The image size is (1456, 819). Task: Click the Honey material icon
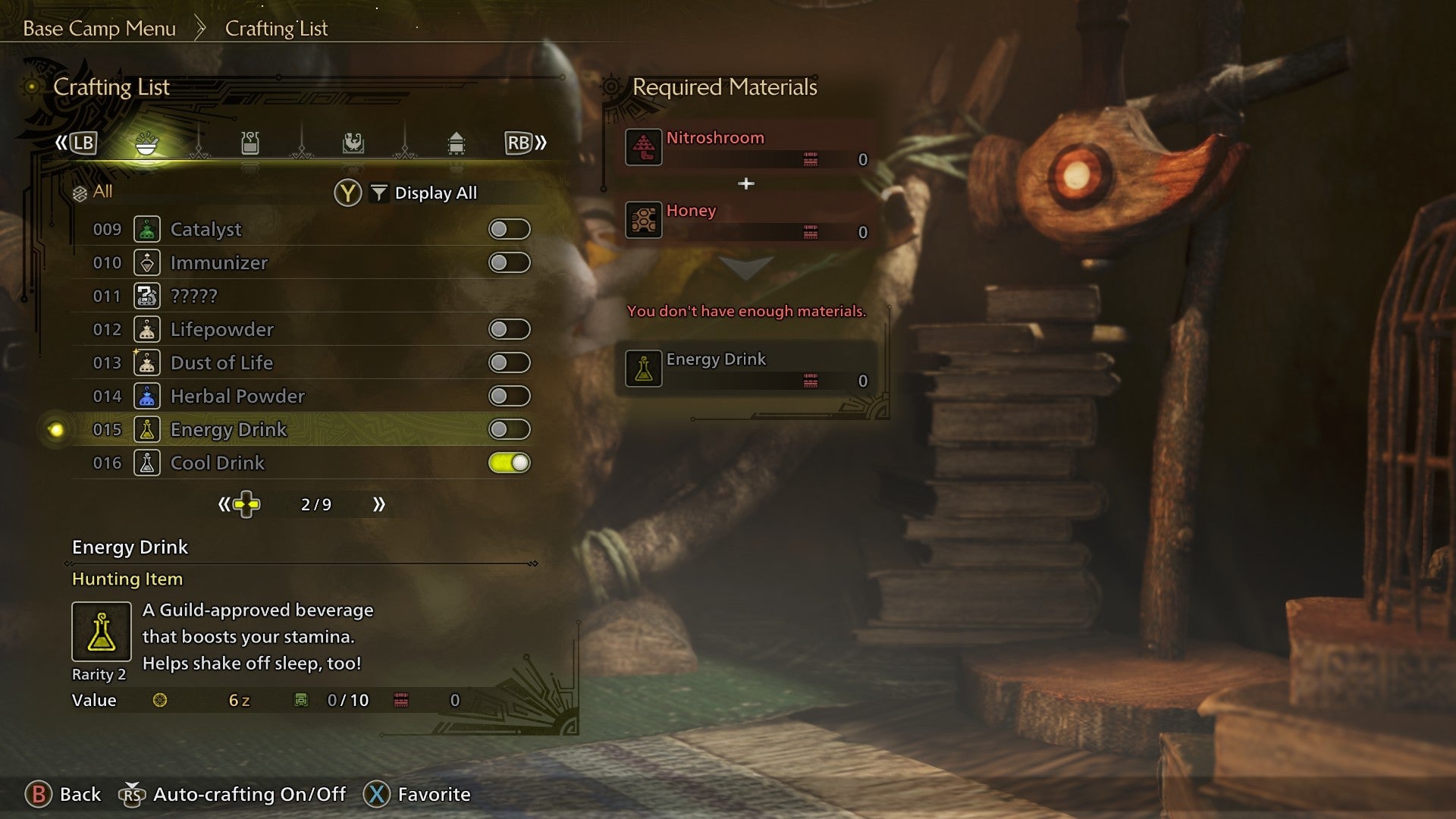click(642, 220)
